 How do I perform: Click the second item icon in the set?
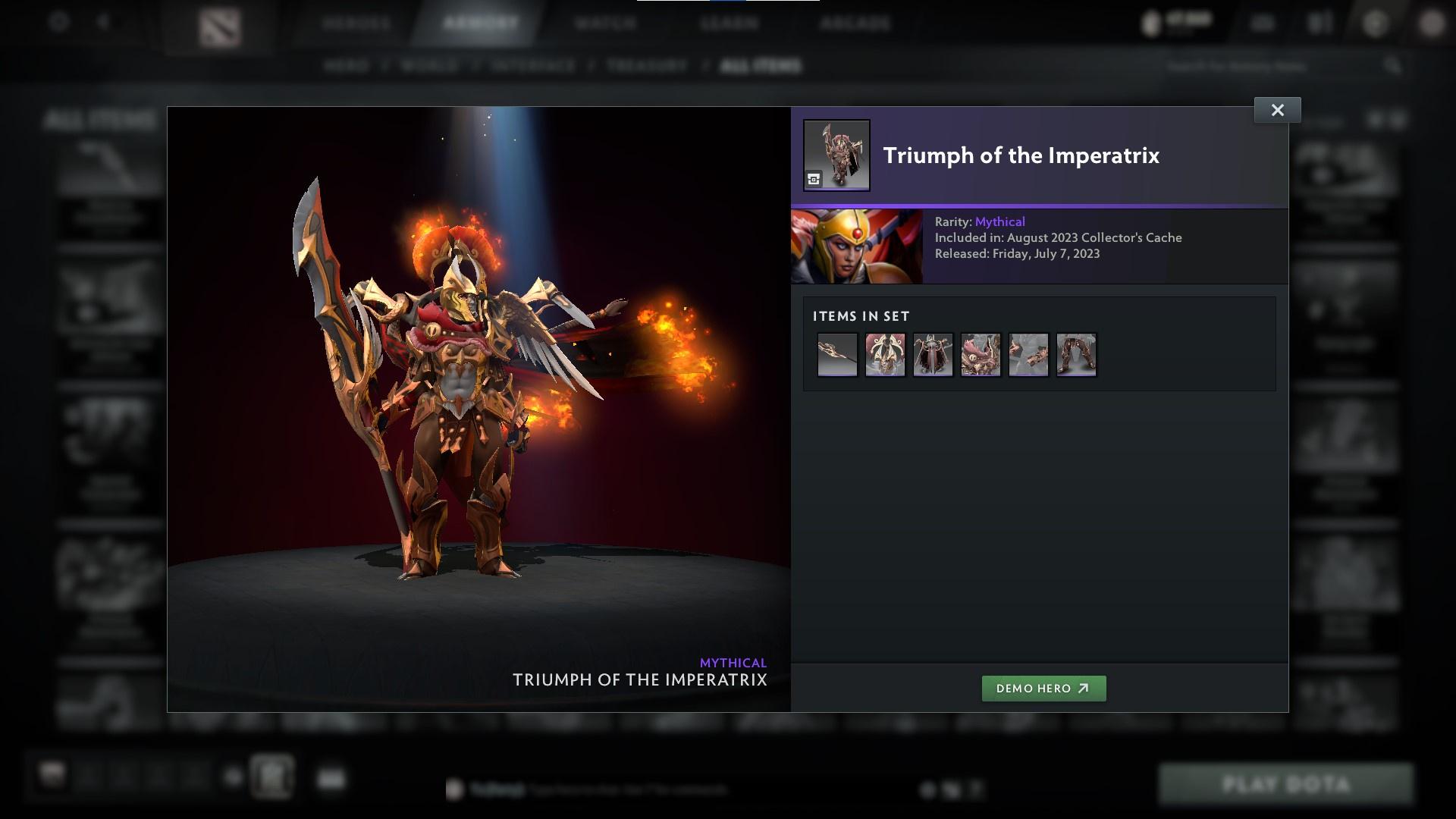[885, 354]
